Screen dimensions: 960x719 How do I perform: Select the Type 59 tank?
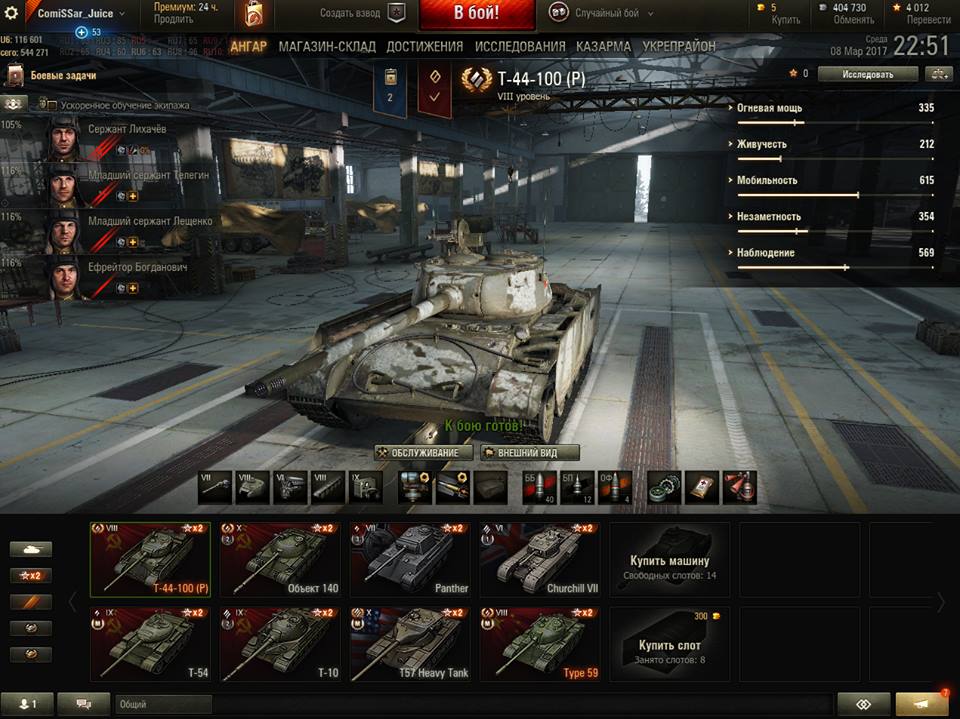540,645
